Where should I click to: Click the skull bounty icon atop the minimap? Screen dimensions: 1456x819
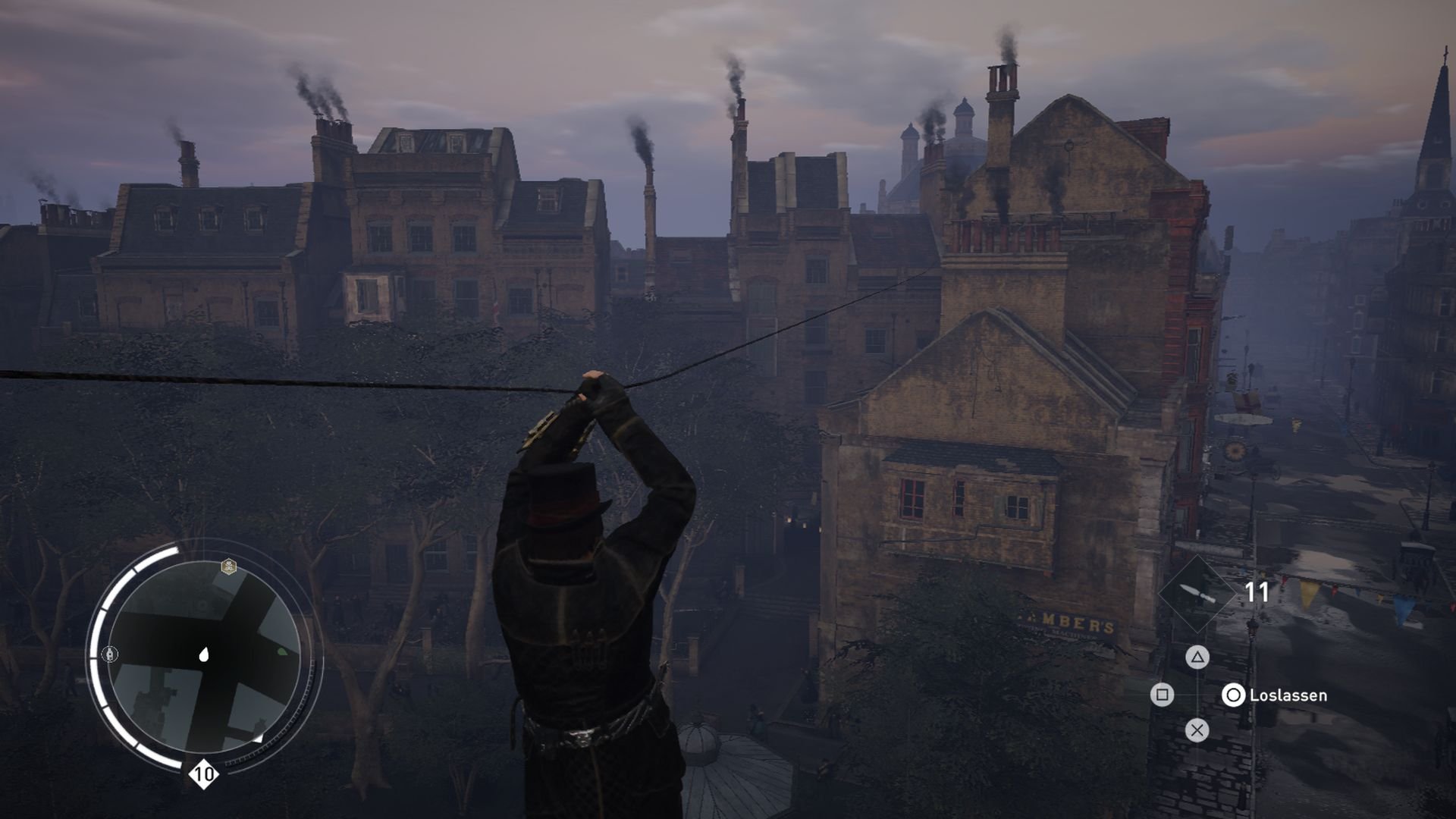click(227, 566)
